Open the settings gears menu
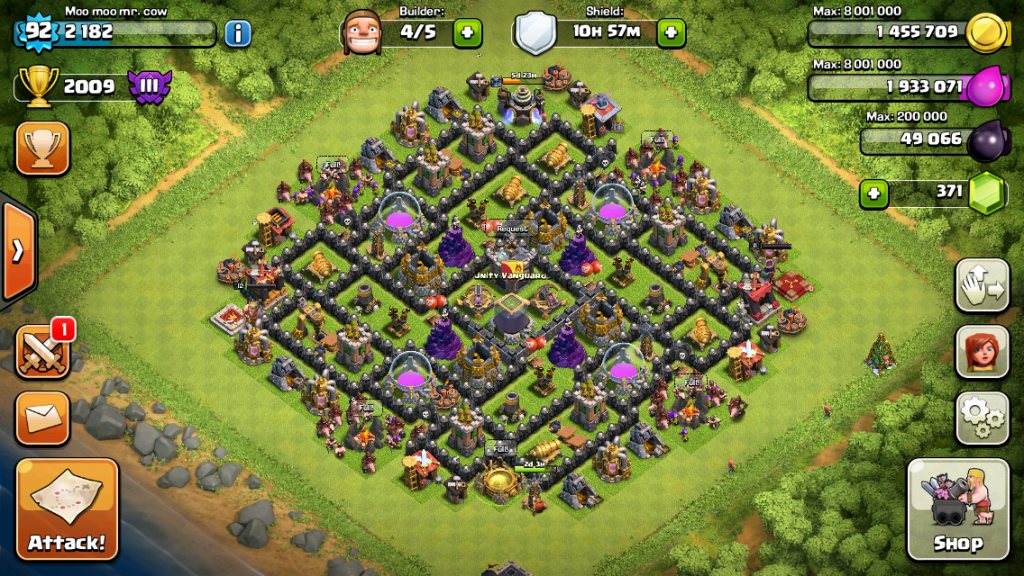The width and height of the screenshot is (1024, 576). [981, 417]
